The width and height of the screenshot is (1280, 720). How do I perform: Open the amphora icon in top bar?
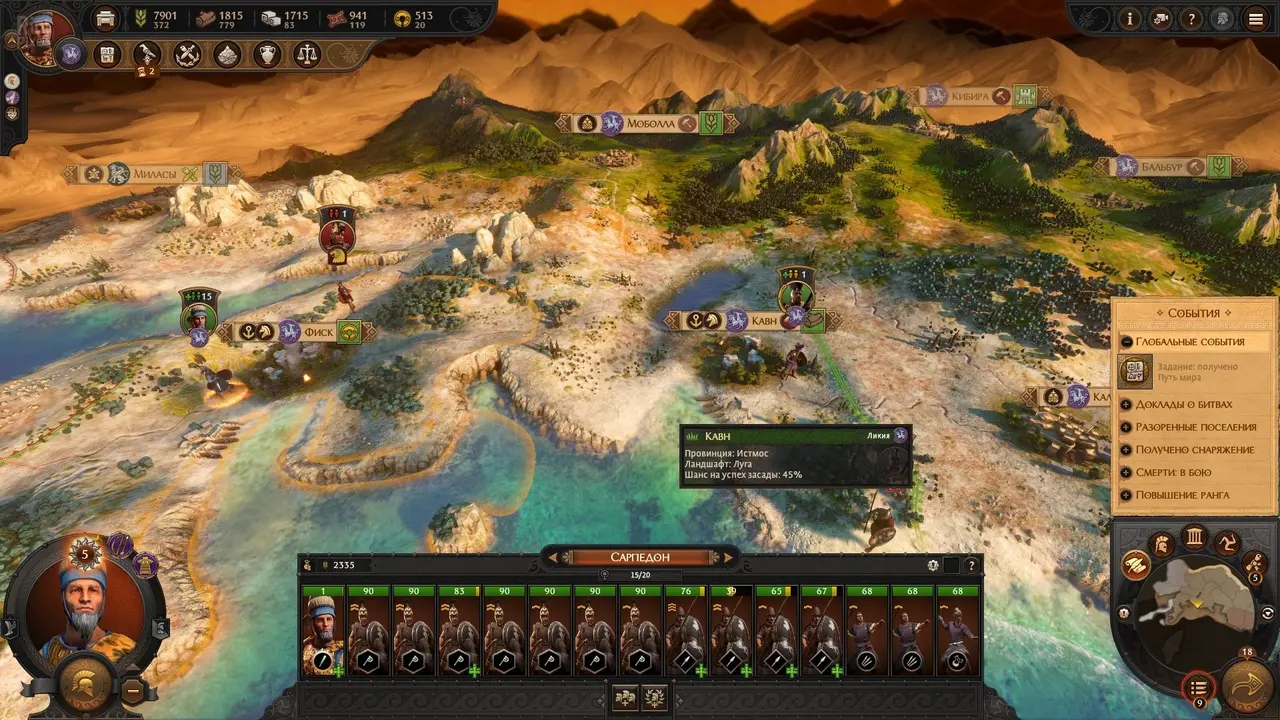pyautogui.click(x=266, y=55)
